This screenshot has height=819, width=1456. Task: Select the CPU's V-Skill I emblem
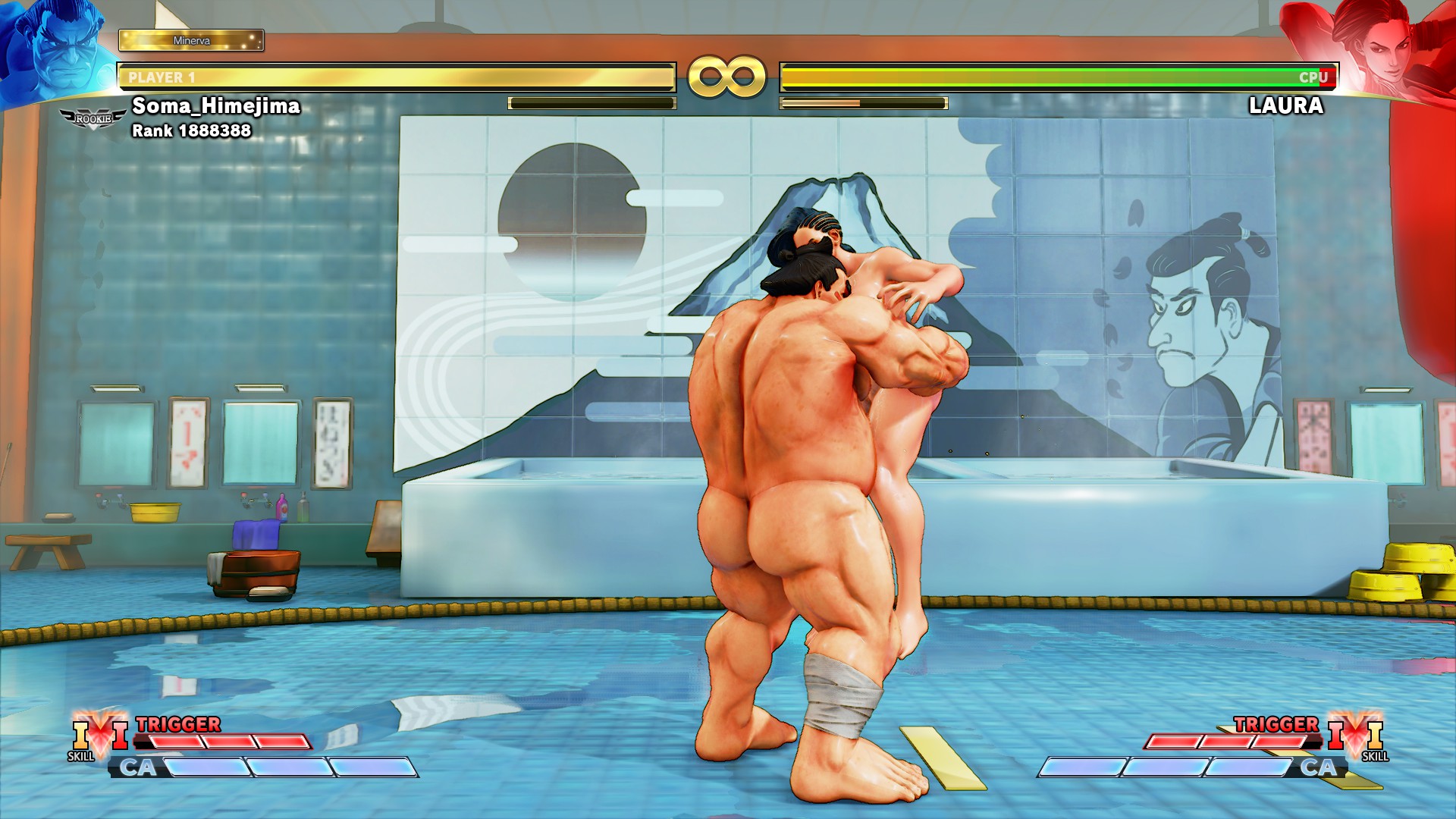point(1356,734)
